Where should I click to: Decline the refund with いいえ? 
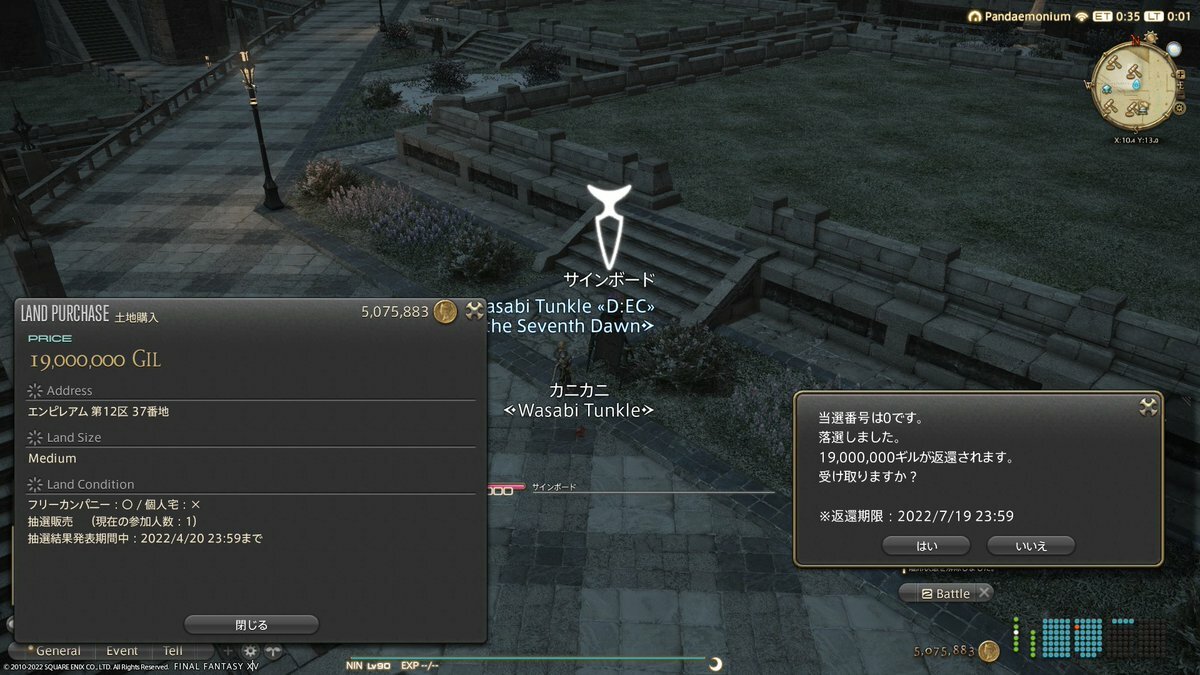tap(1030, 545)
